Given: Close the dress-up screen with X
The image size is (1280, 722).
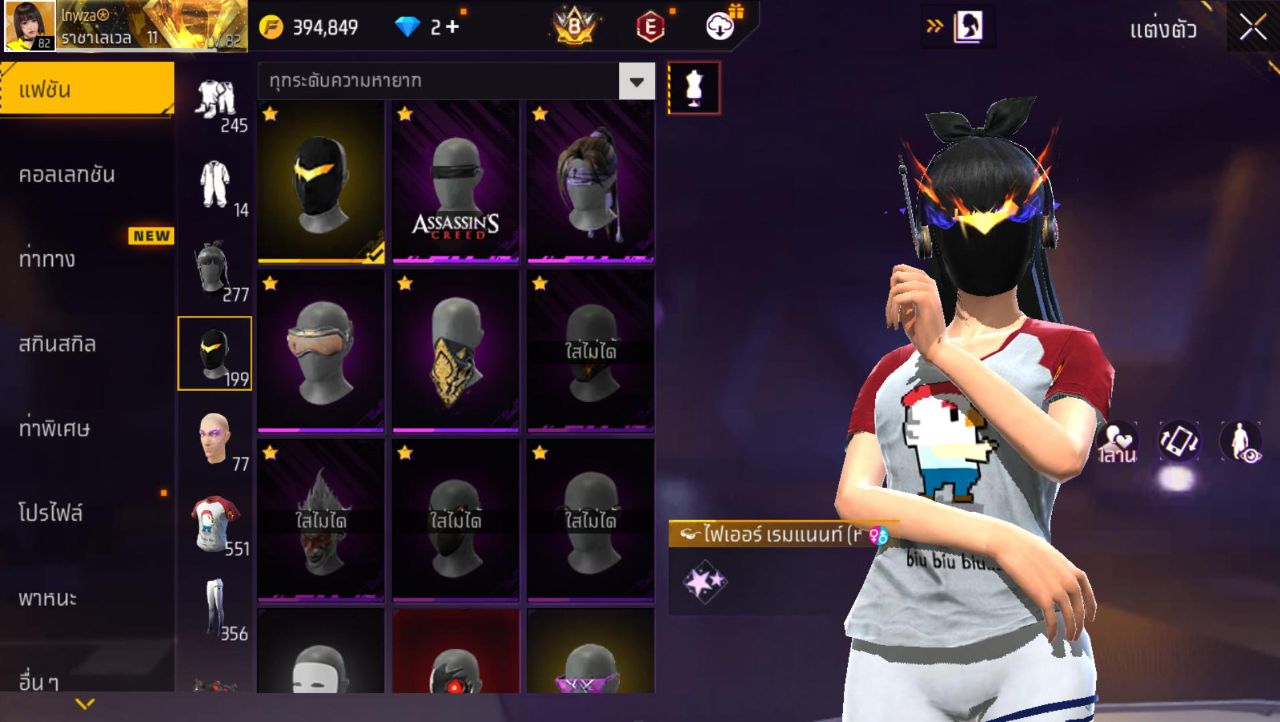Looking at the screenshot, I should coord(1253,28).
